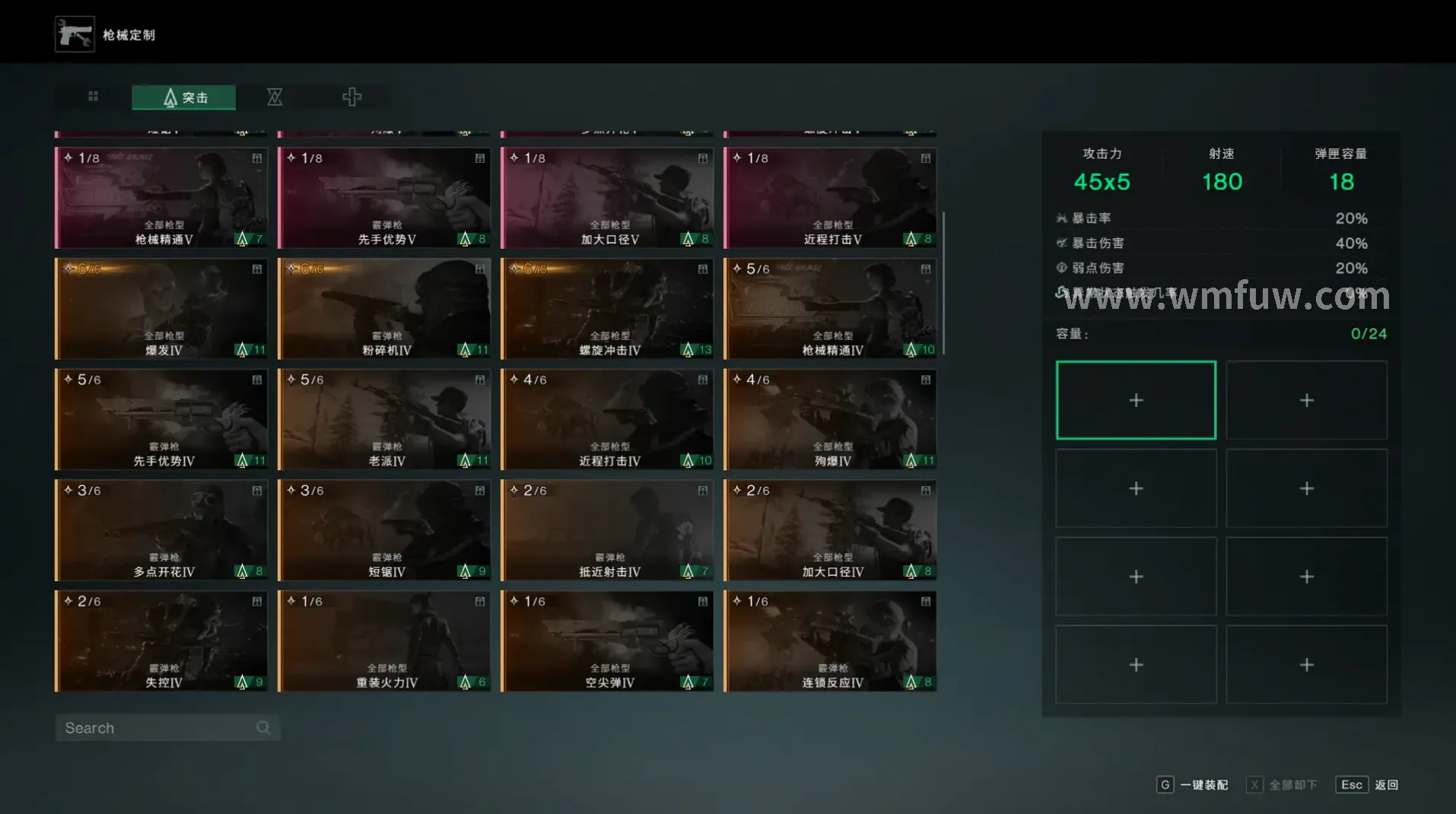Pick the 加大口径V mod card
The image size is (1456, 814).
[607, 198]
